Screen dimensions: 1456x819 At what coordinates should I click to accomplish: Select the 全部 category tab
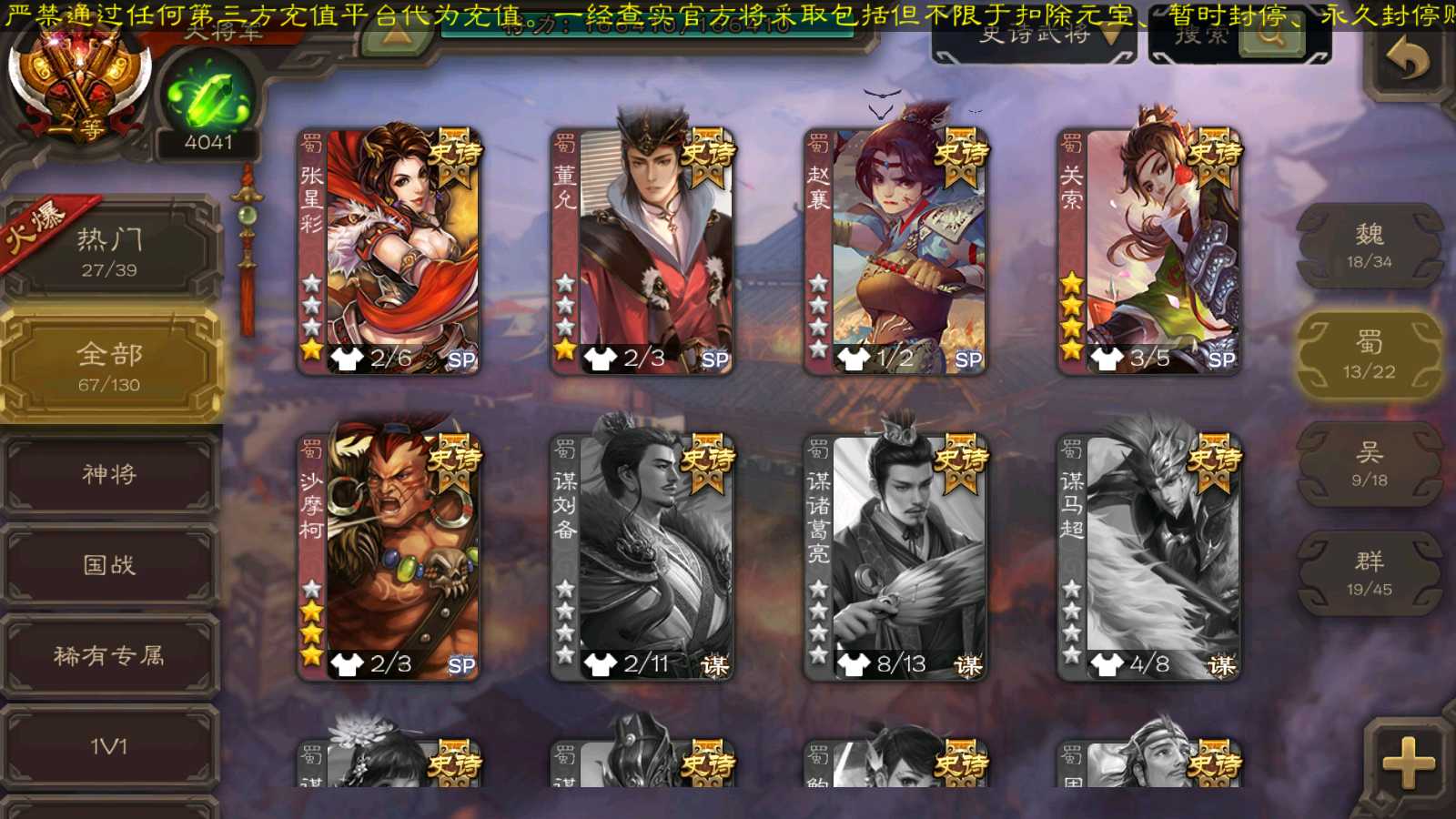coord(109,366)
